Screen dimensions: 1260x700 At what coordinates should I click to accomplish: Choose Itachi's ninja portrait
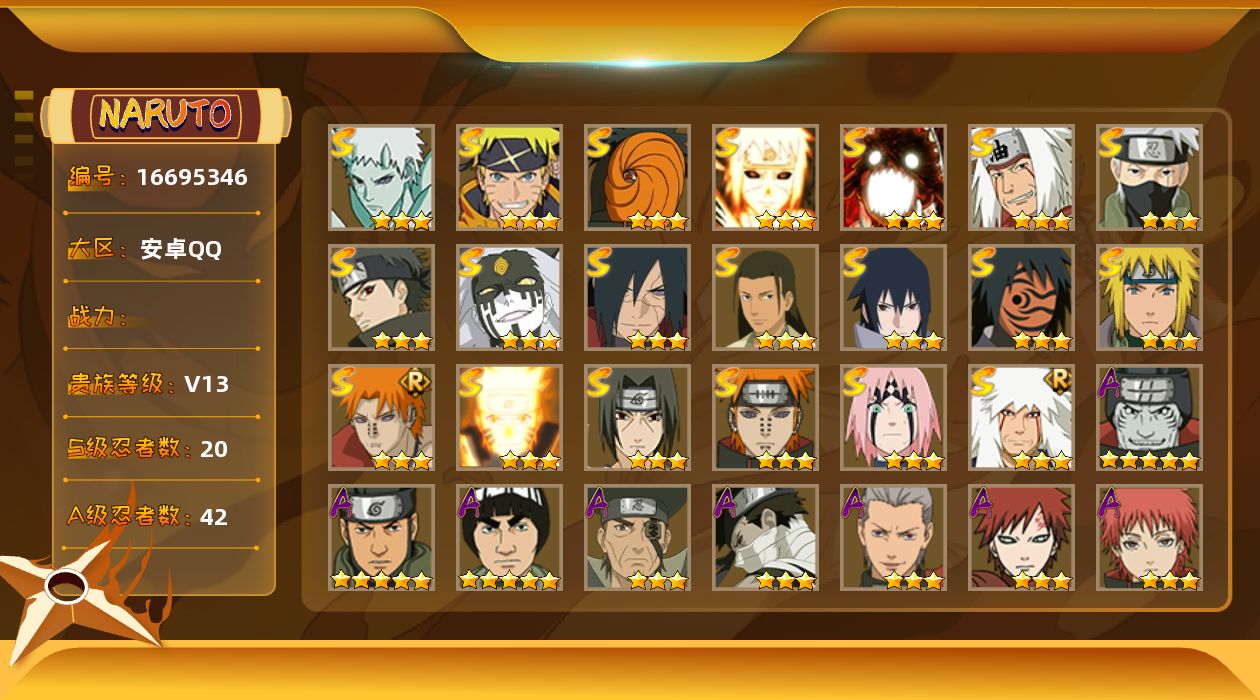pos(637,417)
